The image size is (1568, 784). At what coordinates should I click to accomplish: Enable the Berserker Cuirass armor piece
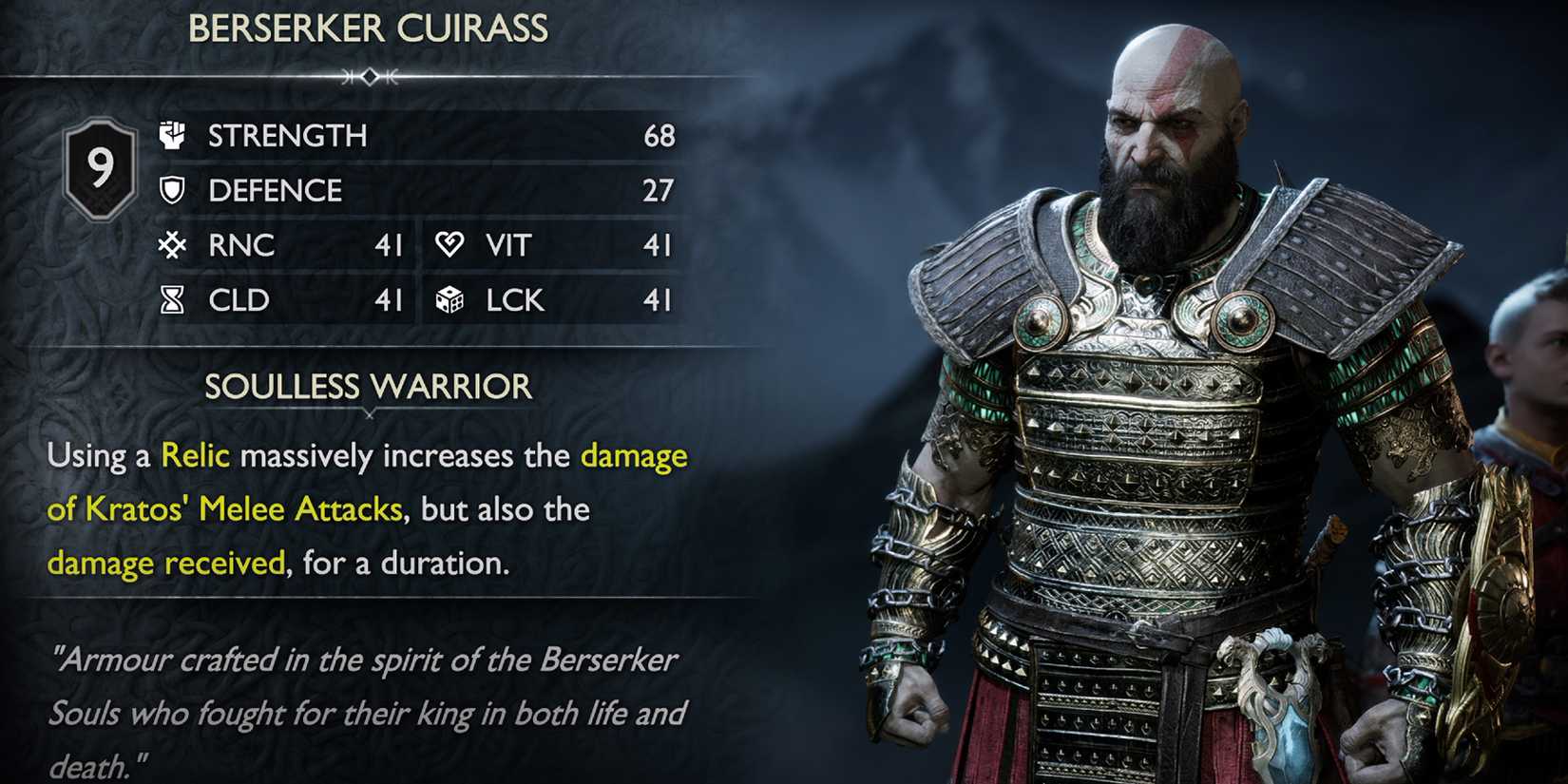[369, 29]
